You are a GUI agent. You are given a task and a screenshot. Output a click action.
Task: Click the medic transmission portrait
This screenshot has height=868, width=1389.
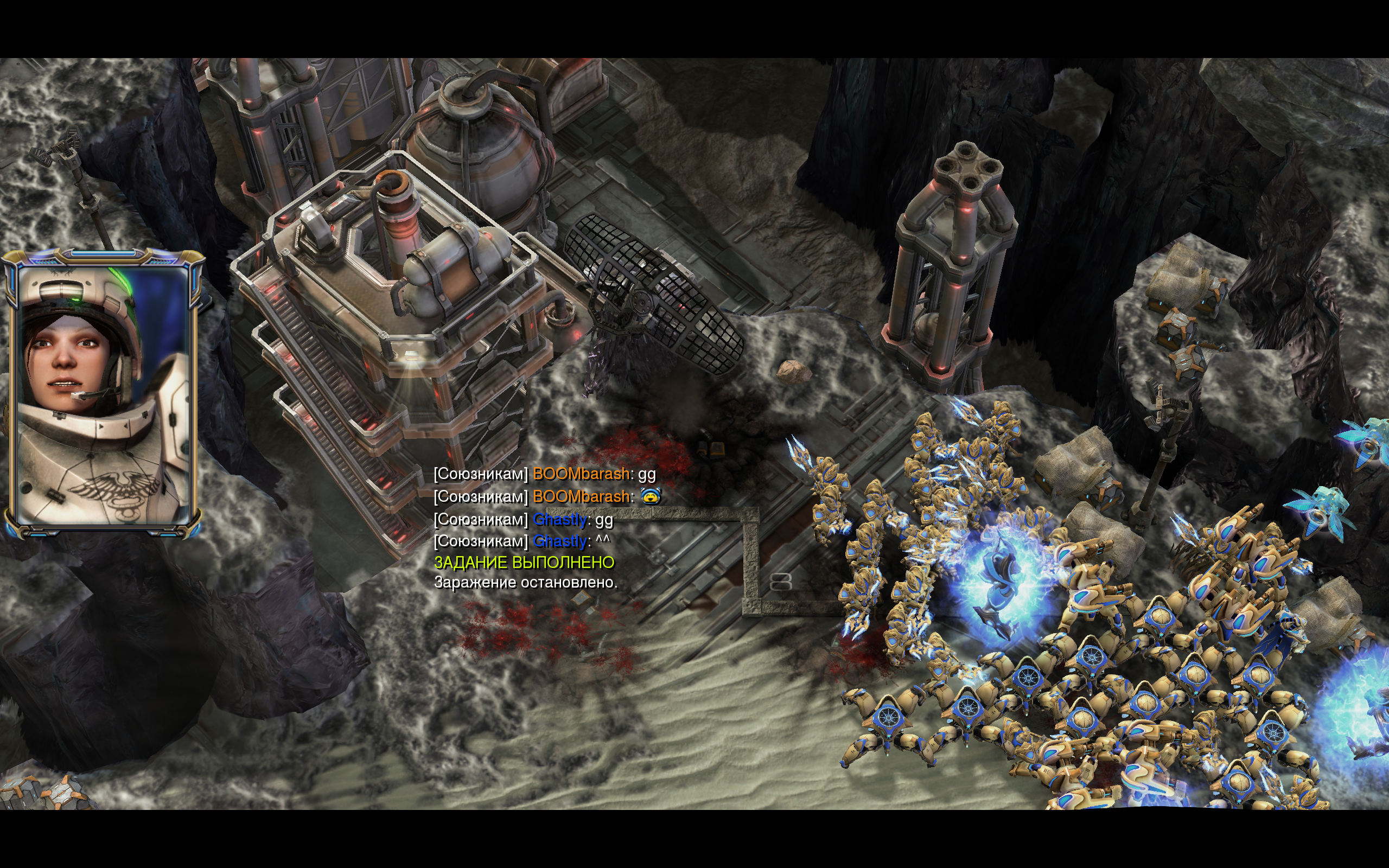click(x=103, y=394)
